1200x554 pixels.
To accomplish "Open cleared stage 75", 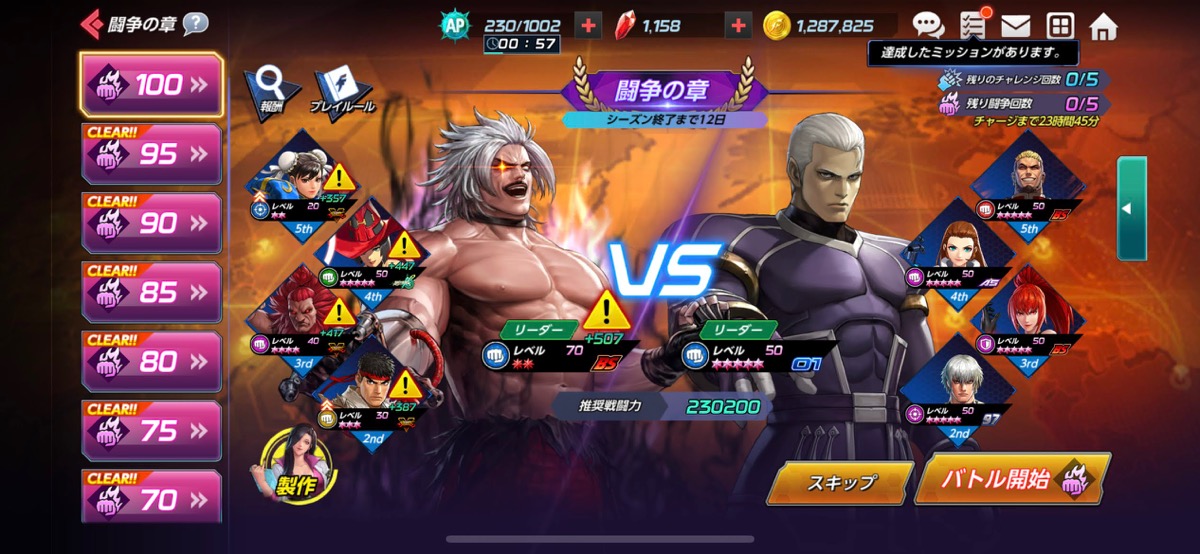I will pos(151,430).
